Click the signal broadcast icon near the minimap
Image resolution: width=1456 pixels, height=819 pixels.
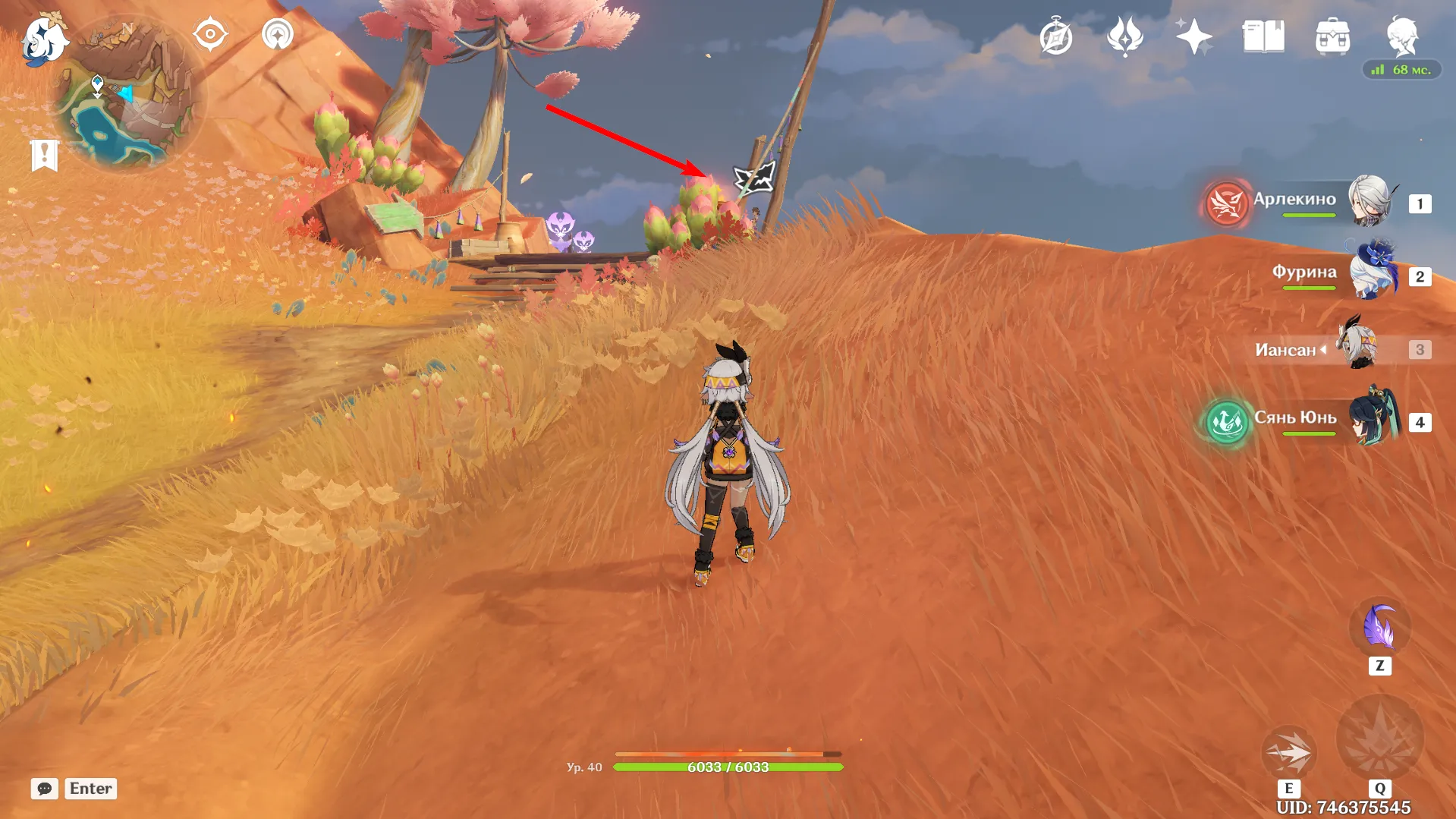pos(277,35)
